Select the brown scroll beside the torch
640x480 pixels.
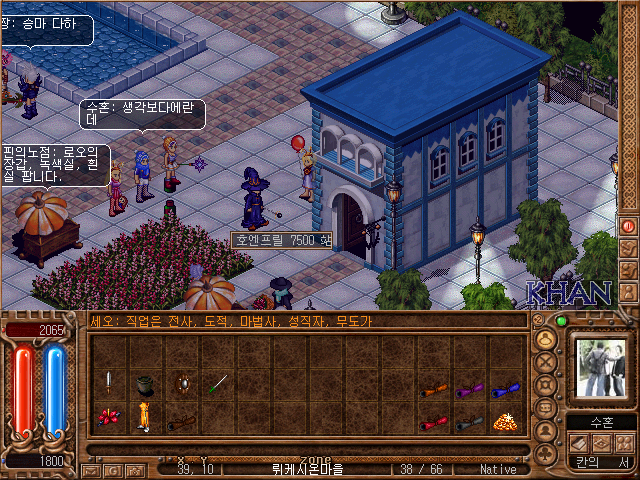pyautogui.click(x=181, y=421)
